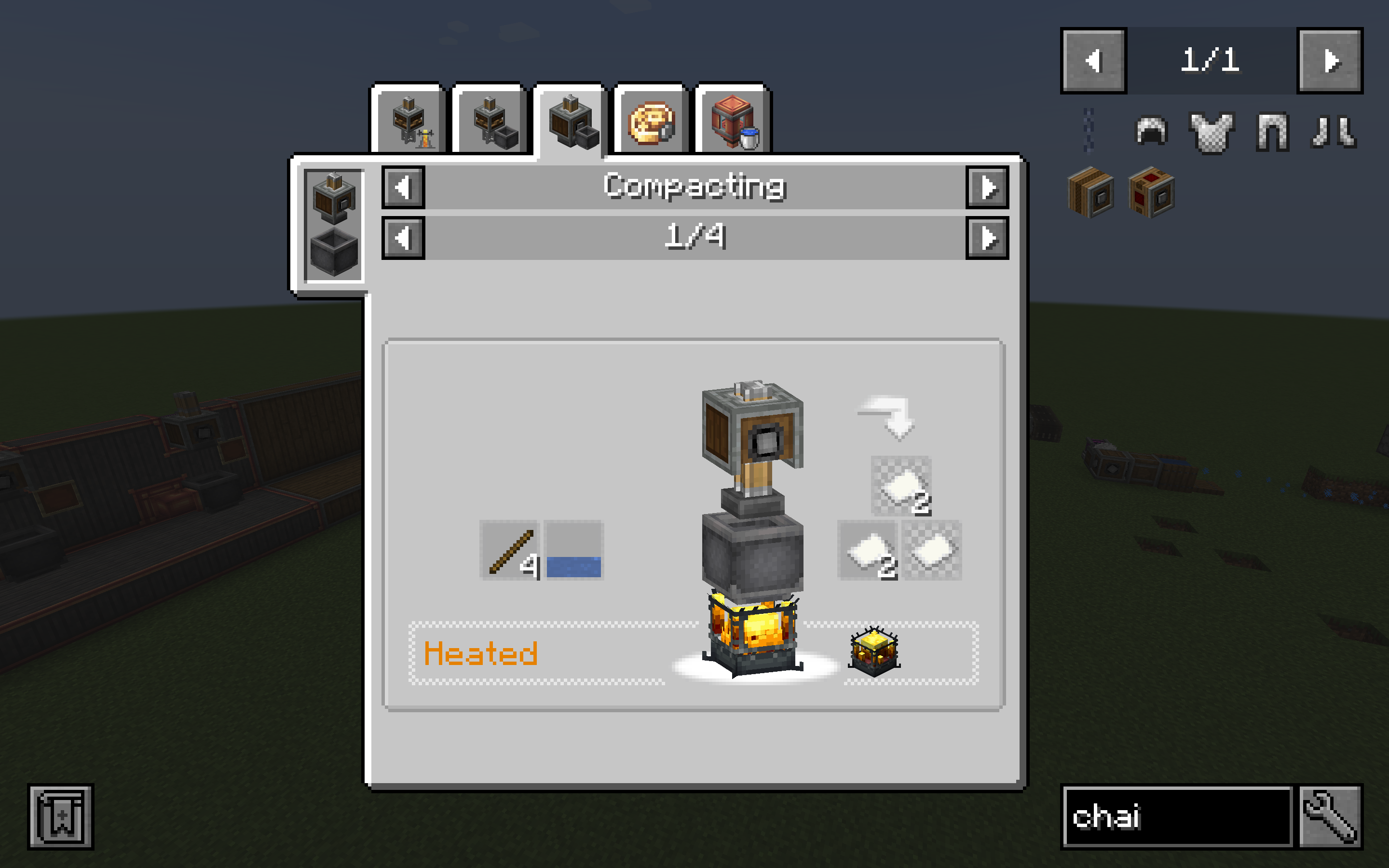
Task: Click the iron chestplate in the armor slots
Action: (x=1211, y=132)
